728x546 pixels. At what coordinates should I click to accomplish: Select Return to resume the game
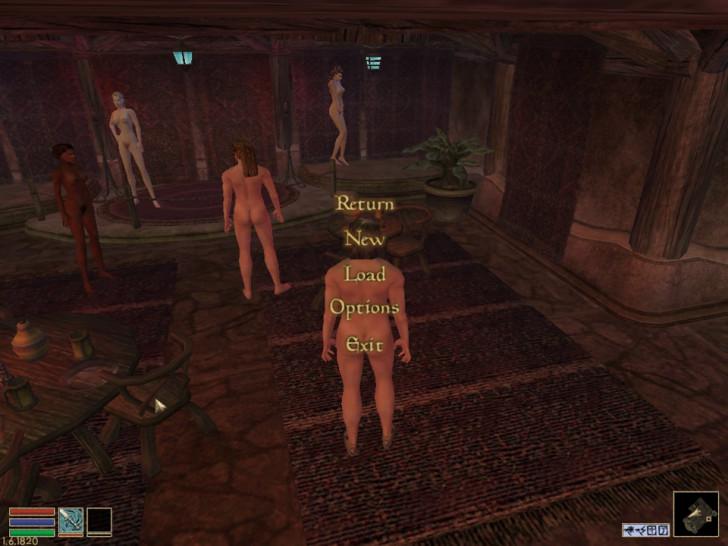point(364,203)
